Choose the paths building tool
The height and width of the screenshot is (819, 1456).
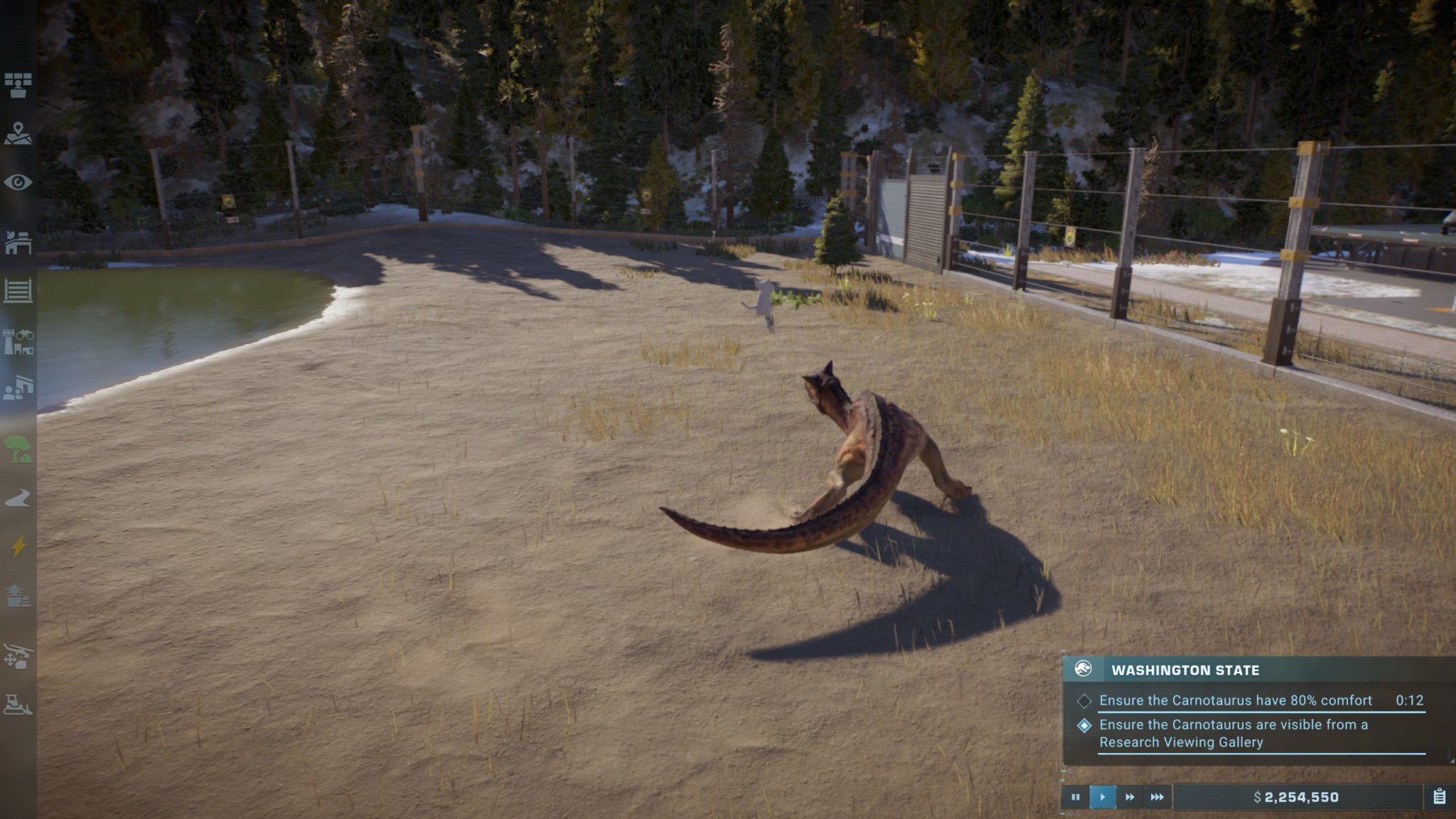[x=18, y=498]
